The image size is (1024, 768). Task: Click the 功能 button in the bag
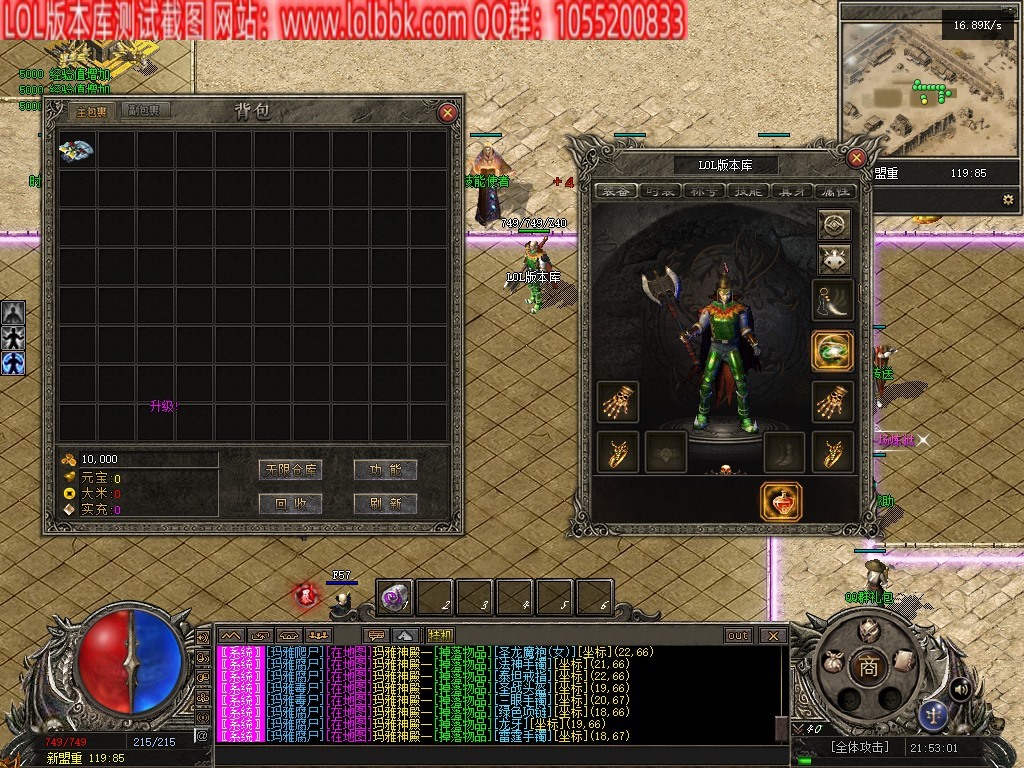pos(385,469)
